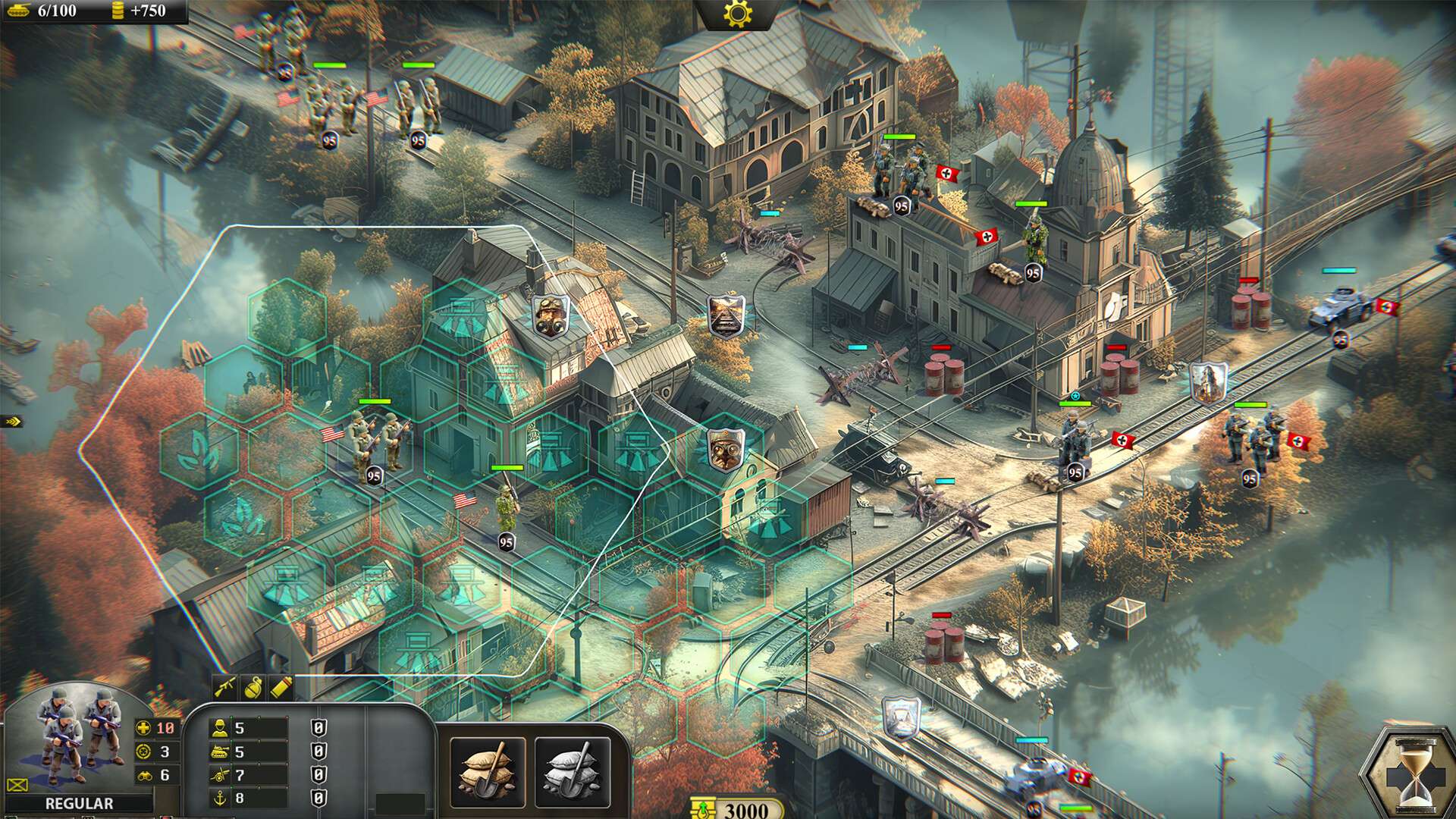
Task: Pick the yellow canister ability icon
Action: coord(280,688)
